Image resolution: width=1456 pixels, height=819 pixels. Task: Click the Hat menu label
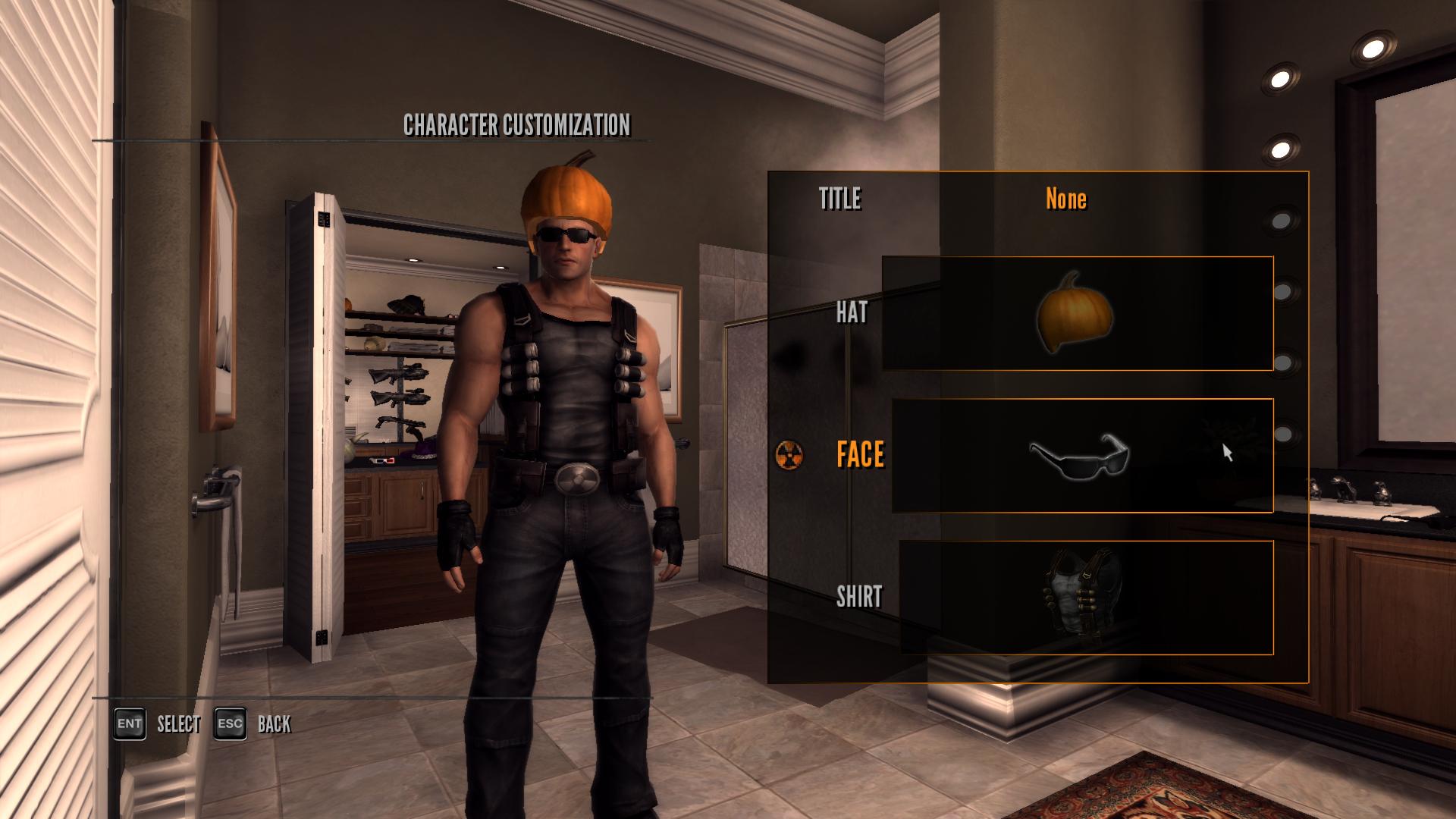(852, 312)
